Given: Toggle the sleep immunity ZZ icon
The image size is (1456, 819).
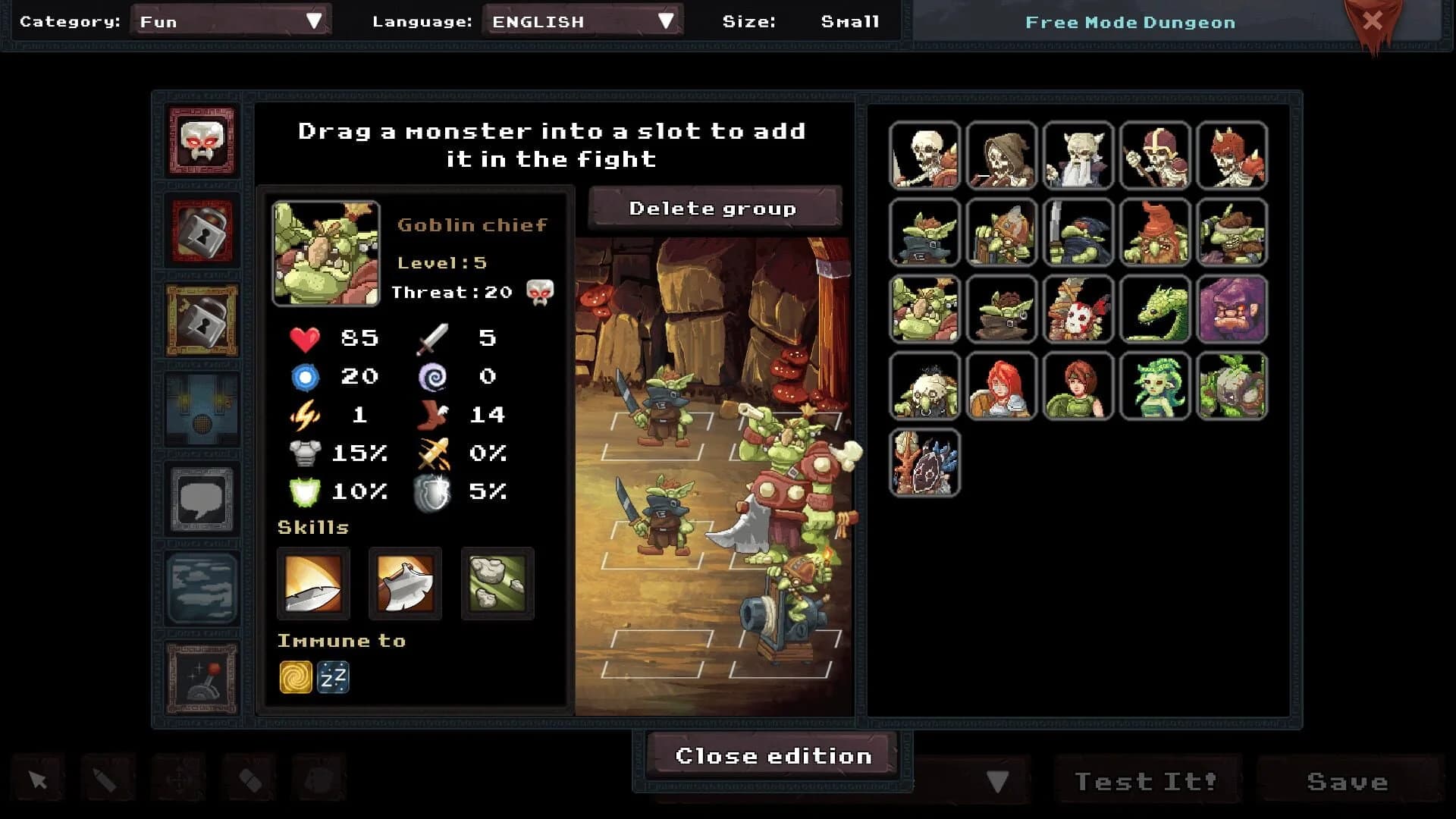Looking at the screenshot, I should tap(334, 677).
